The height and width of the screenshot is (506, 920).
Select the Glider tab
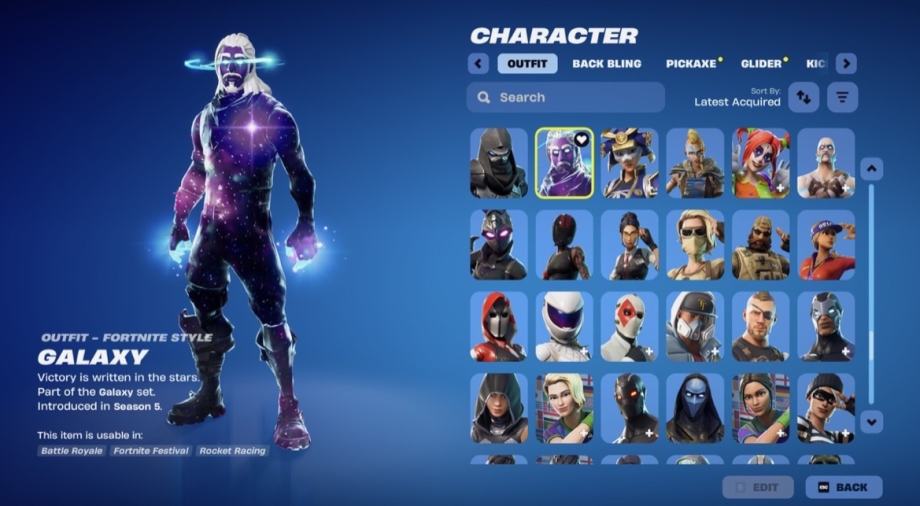point(762,64)
